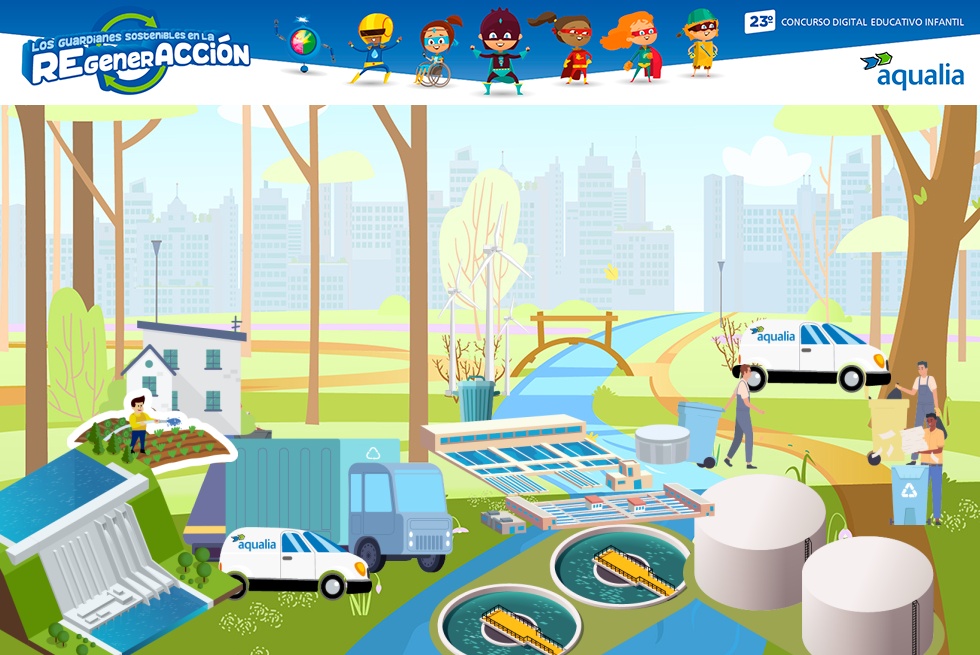
Task: Select the farmer watering the vegetable garden
Action: tap(139, 425)
